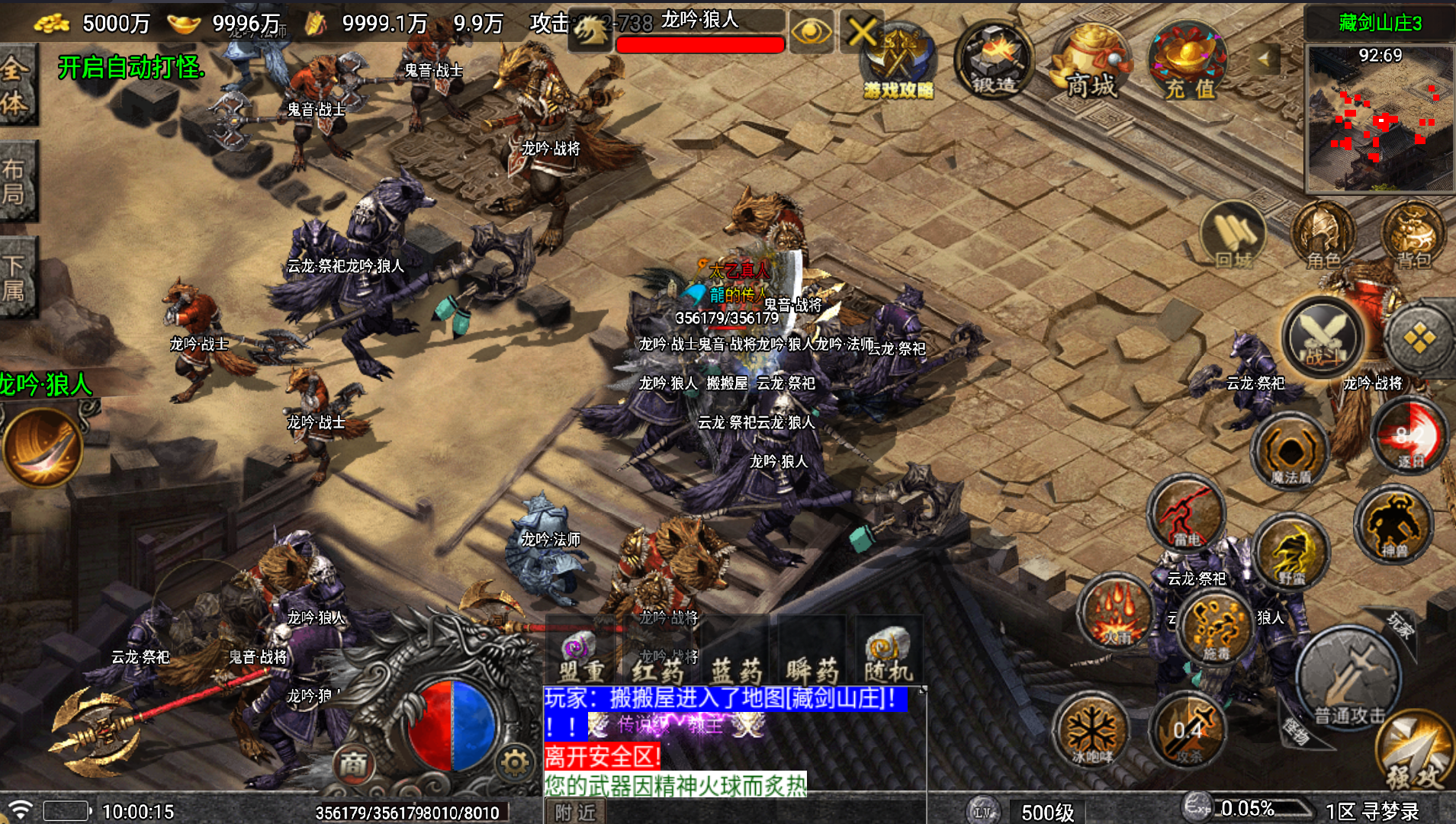This screenshot has width=1456, height=824.
Task: Close the target panel with the yellow X
Action: 861,32
